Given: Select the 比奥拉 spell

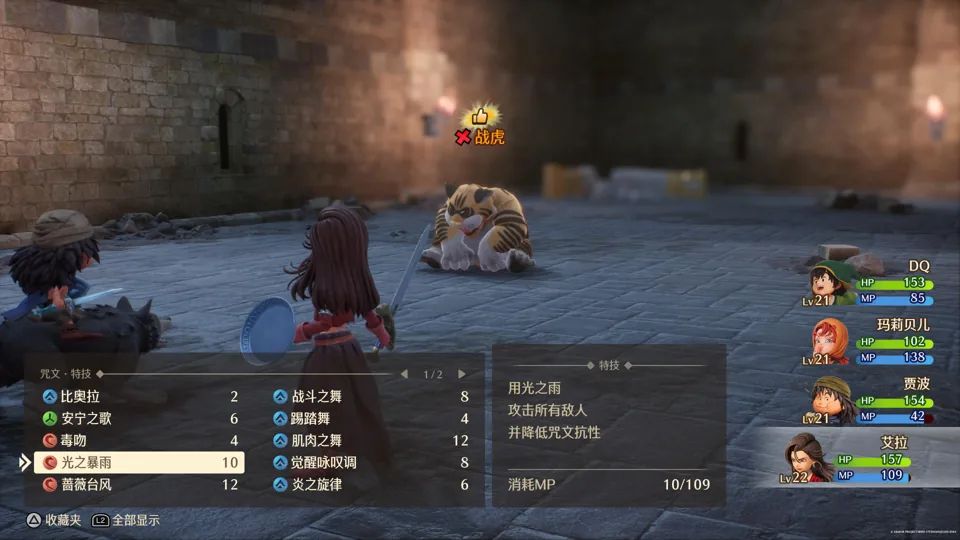Looking at the screenshot, I should (139, 397).
